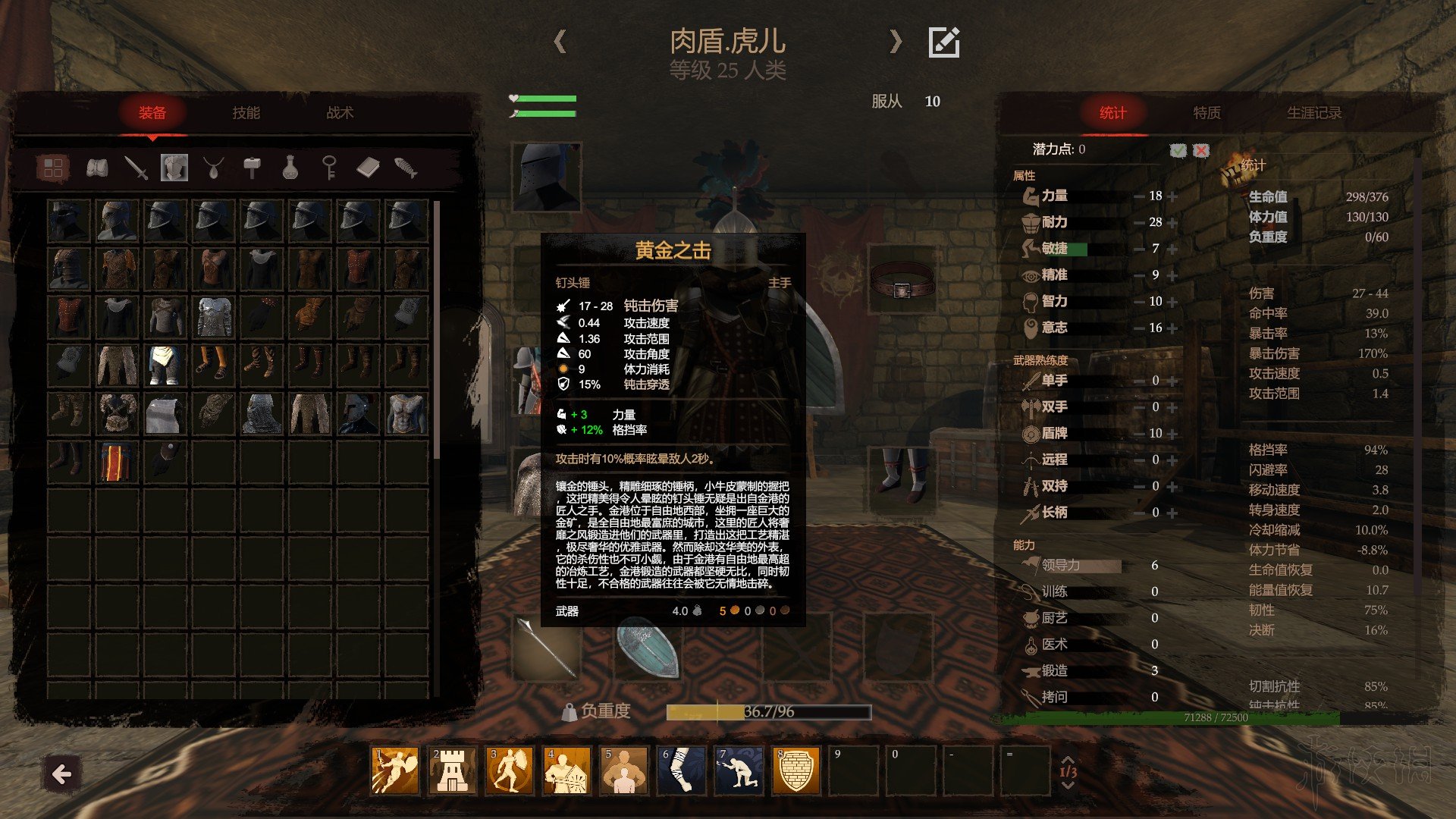Confirm attribute points with green check
1456x819 pixels.
click(1178, 150)
